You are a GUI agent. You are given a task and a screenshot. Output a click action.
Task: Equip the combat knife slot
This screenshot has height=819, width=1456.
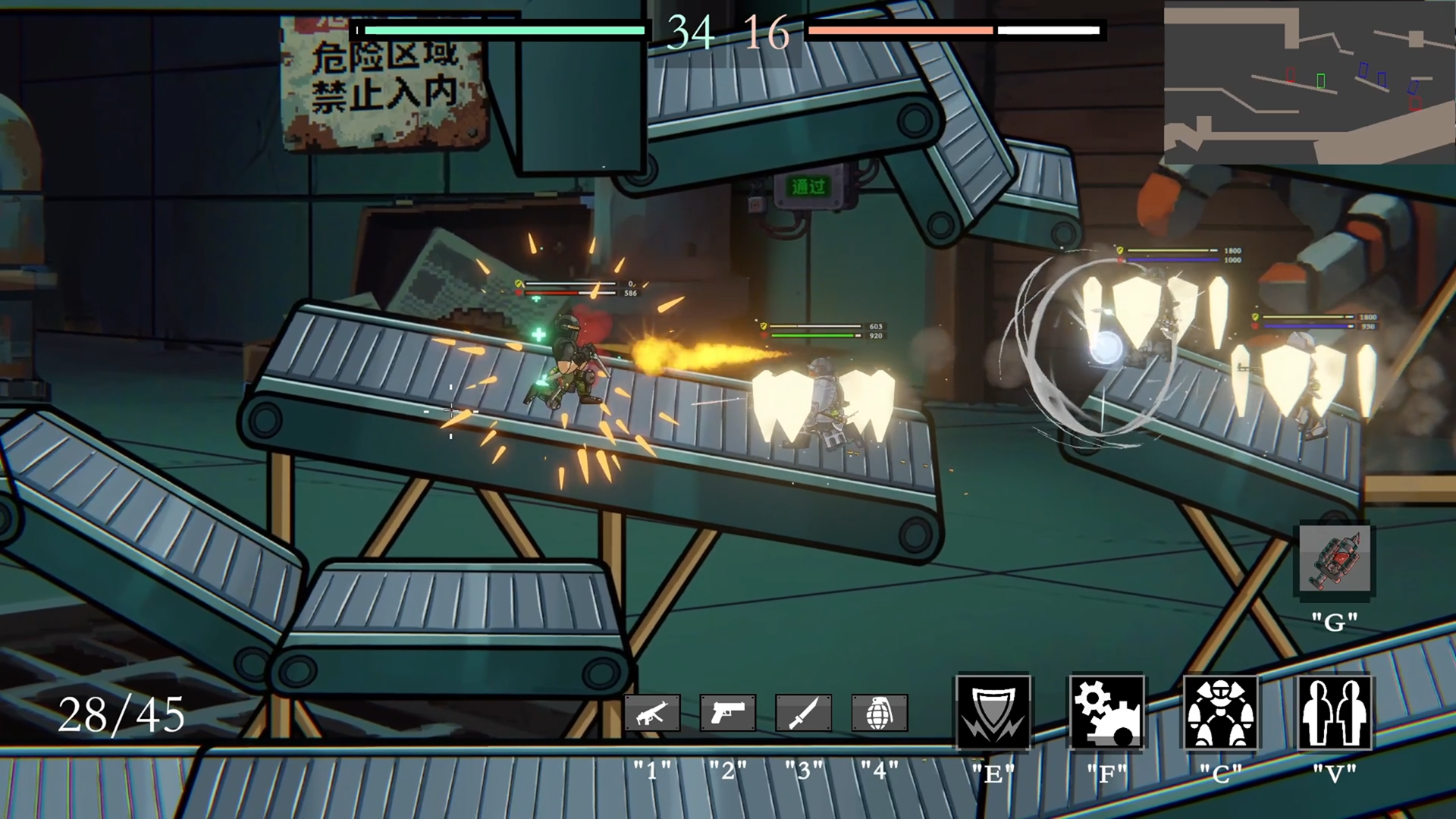click(803, 714)
